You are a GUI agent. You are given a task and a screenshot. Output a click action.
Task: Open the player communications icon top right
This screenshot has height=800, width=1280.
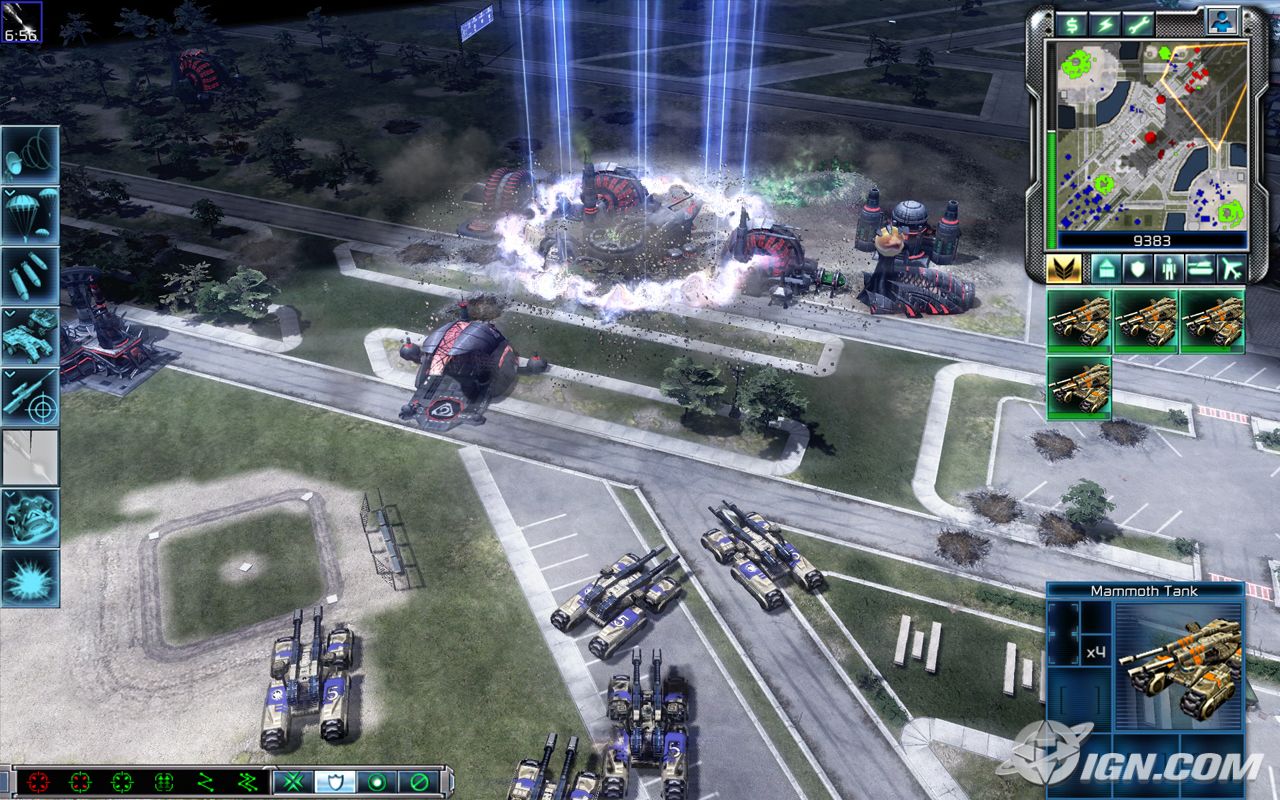pyautogui.click(x=1222, y=23)
